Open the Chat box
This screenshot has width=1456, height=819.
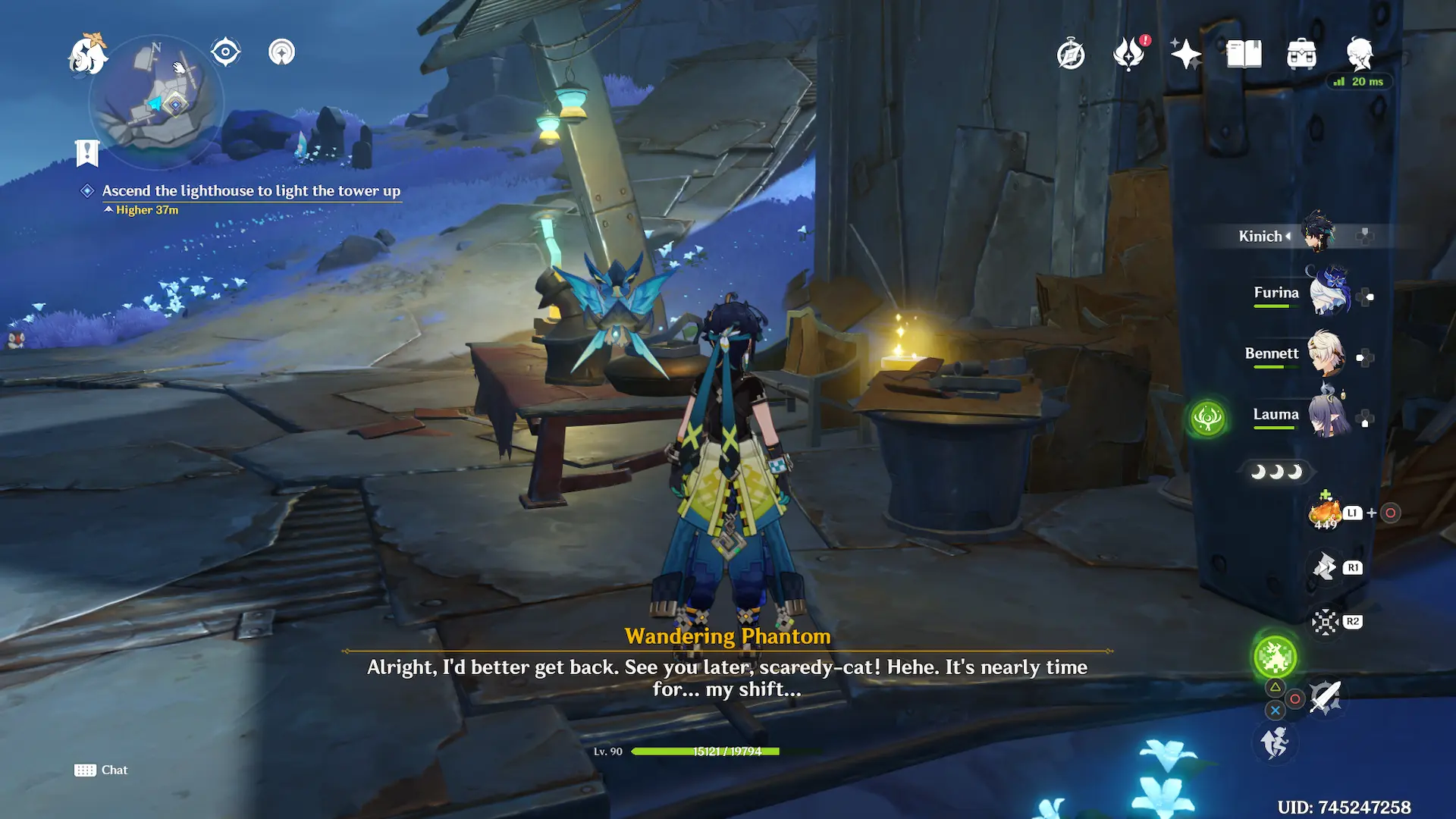pyautogui.click(x=101, y=770)
